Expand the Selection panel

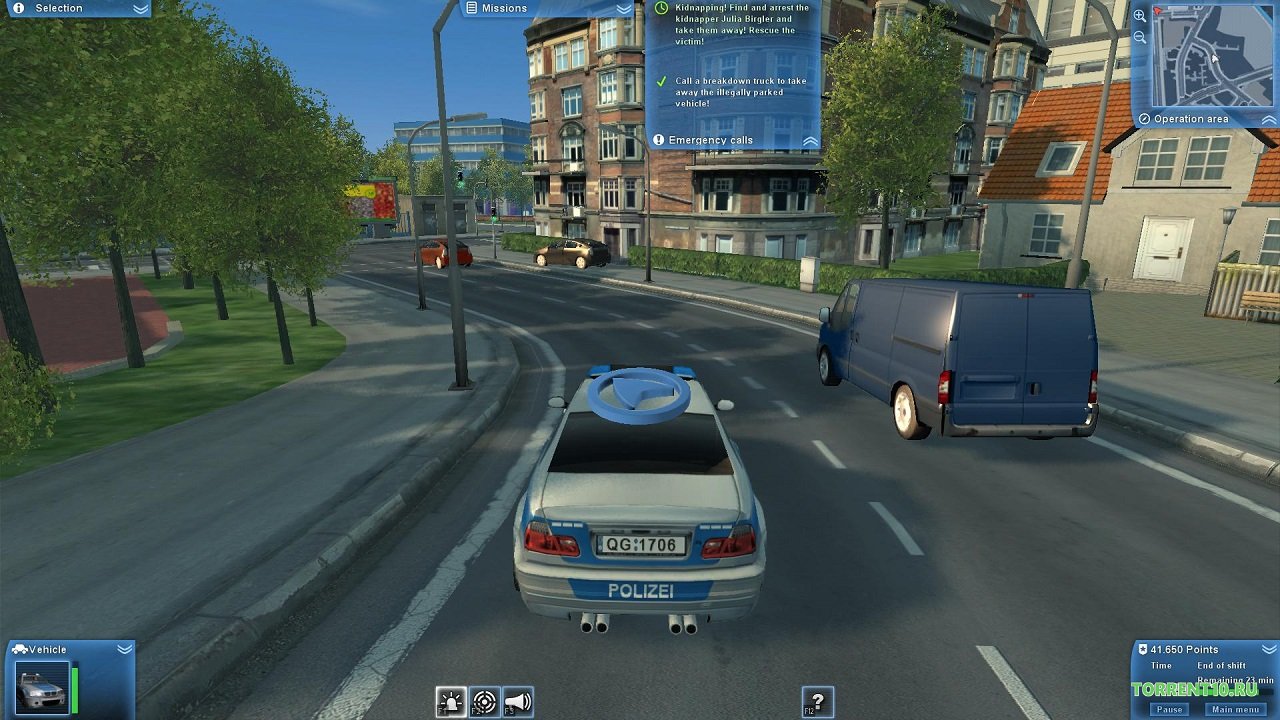(x=141, y=8)
